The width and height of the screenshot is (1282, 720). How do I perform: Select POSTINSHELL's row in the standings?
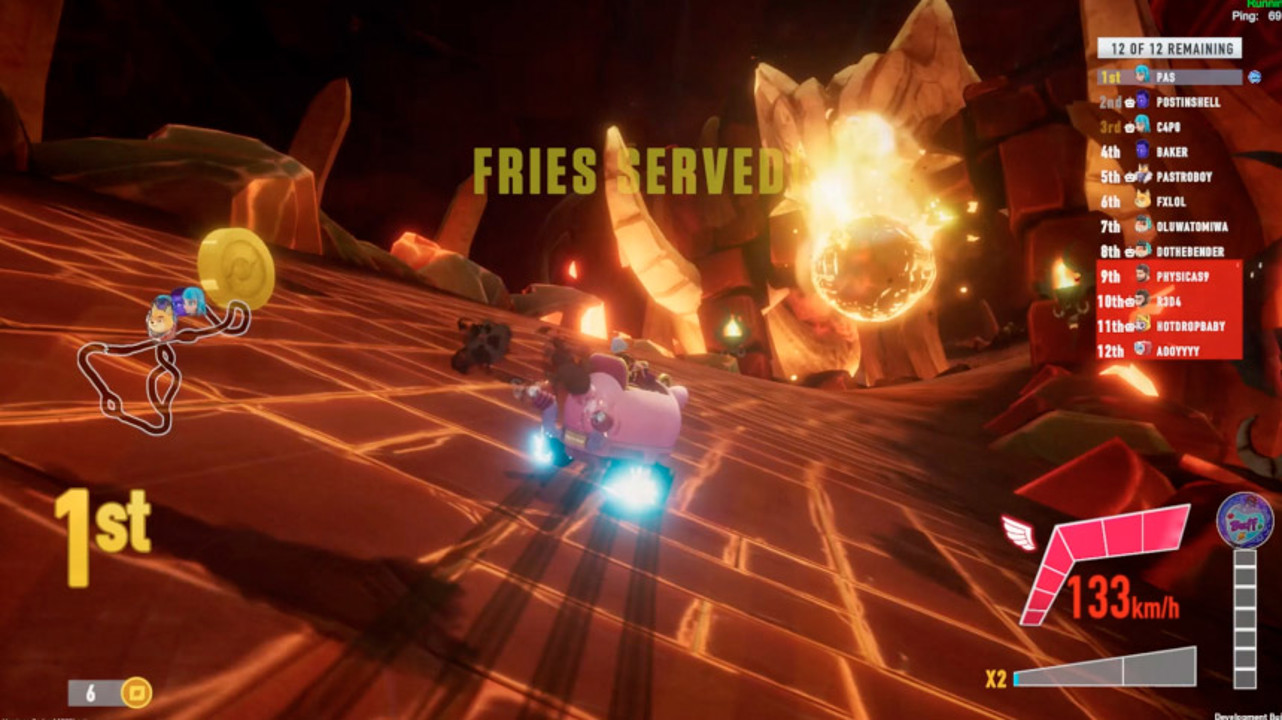(x=1170, y=102)
